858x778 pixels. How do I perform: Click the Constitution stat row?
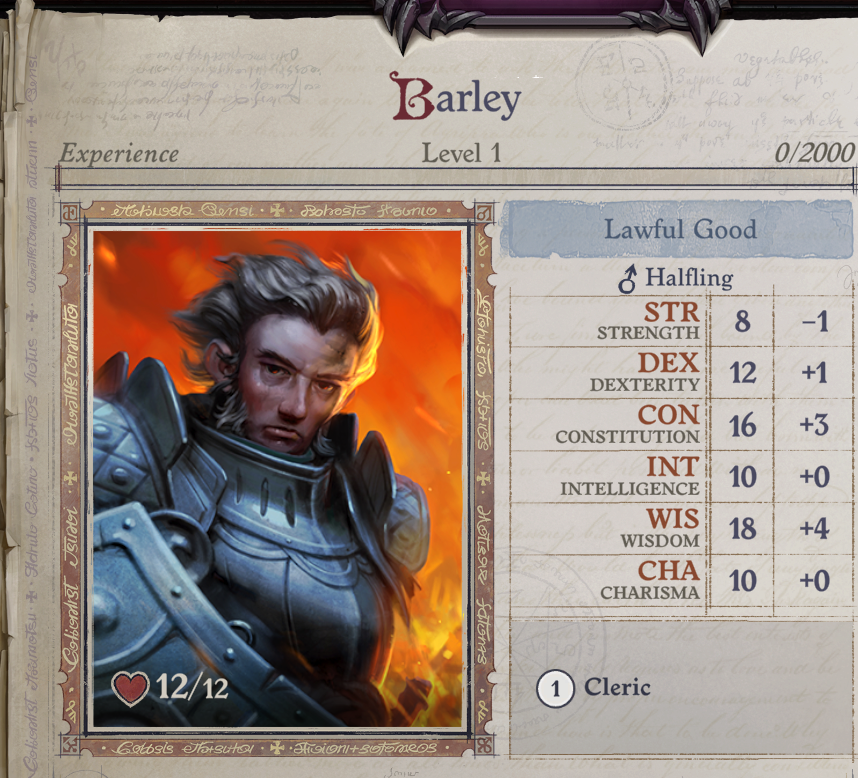(680, 425)
